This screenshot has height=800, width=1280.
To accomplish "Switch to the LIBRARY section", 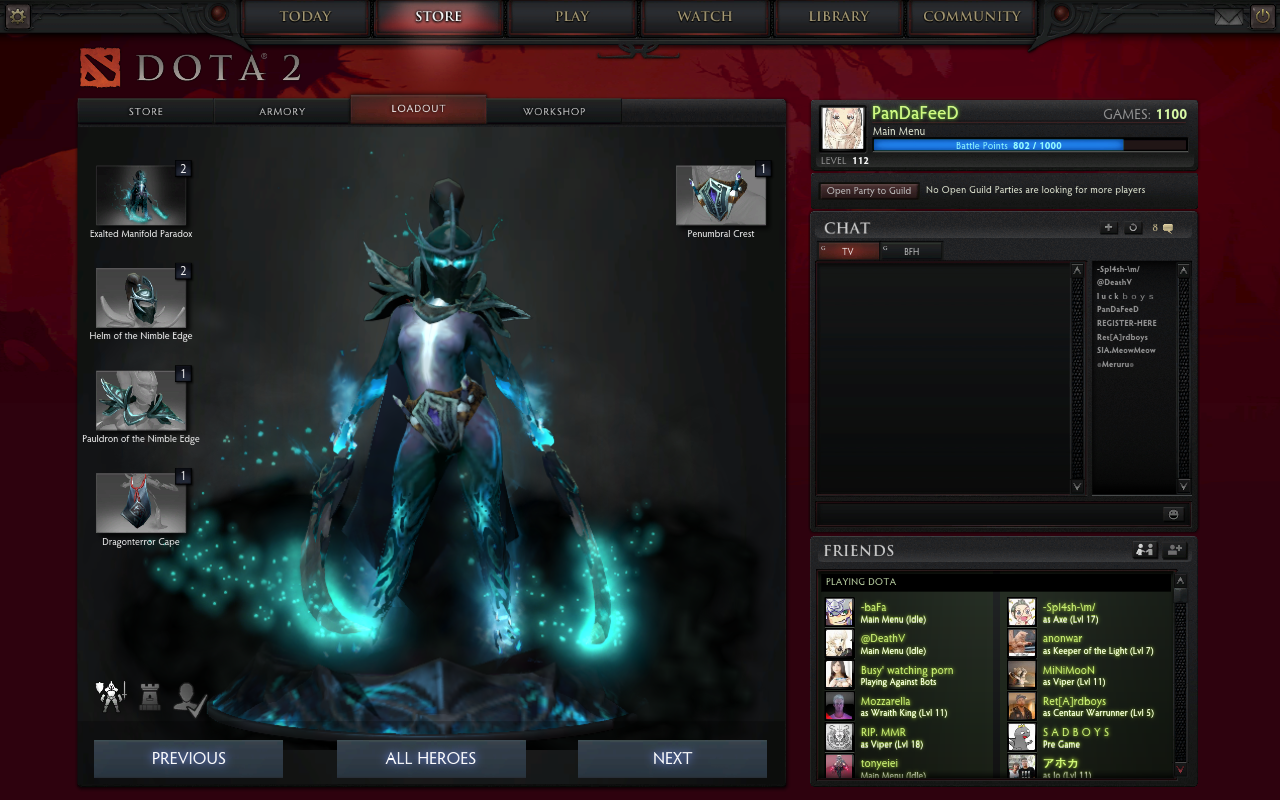I will 838,17.
